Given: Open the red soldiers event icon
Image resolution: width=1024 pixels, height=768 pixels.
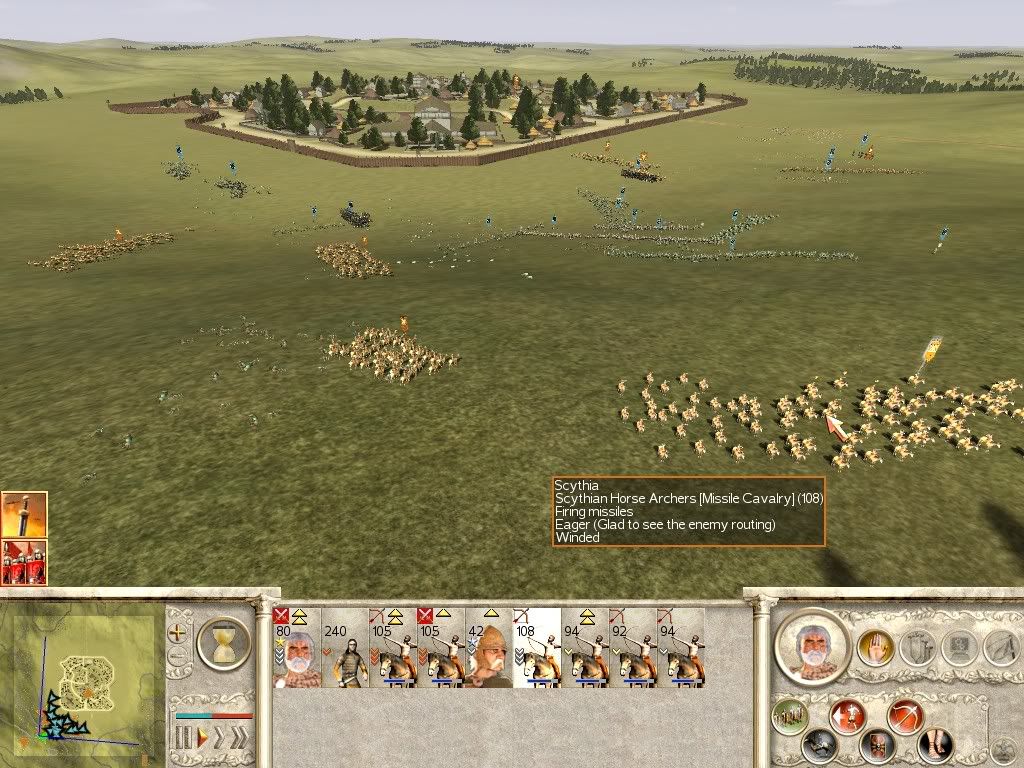Looking at the screenshot, I should (x=24, y=562).
